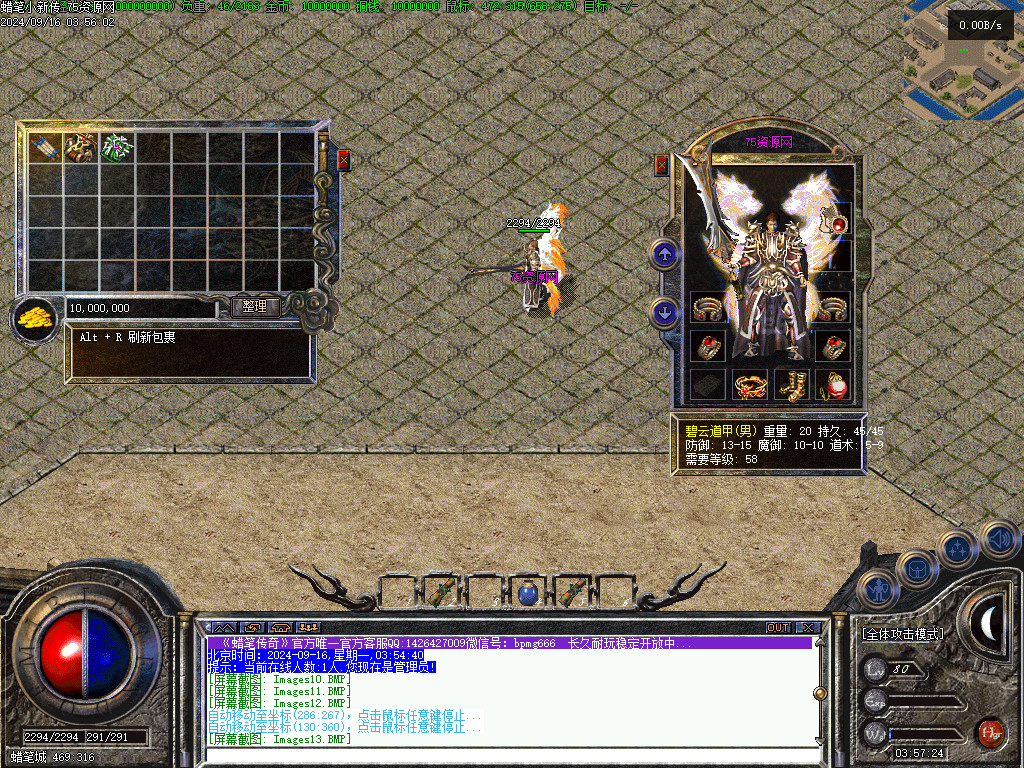Click the 整理 sort button
Screen dimensions: 1024x768
[255, 307]
